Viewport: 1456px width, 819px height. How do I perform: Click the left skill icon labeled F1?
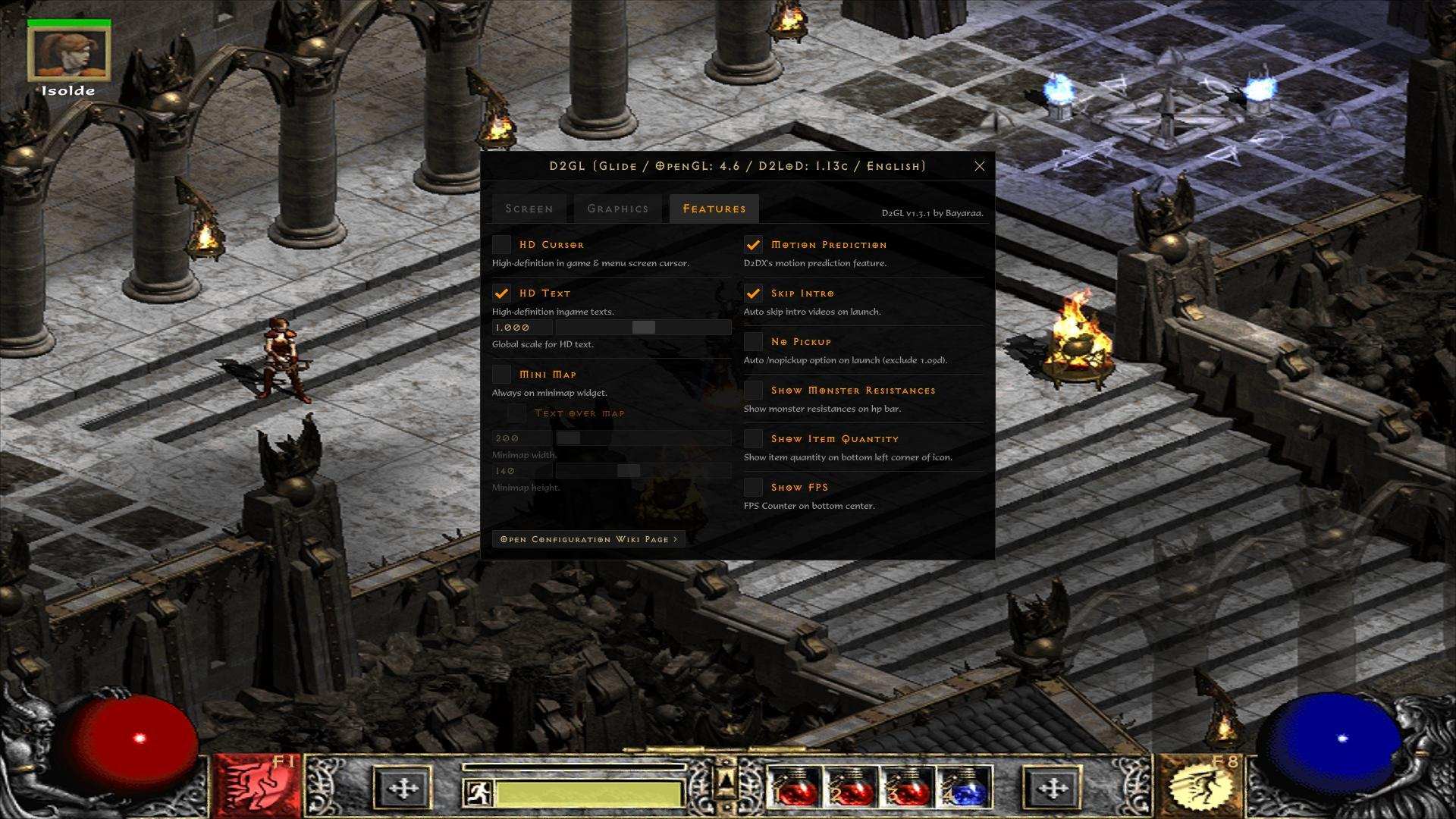click(256, 786)
